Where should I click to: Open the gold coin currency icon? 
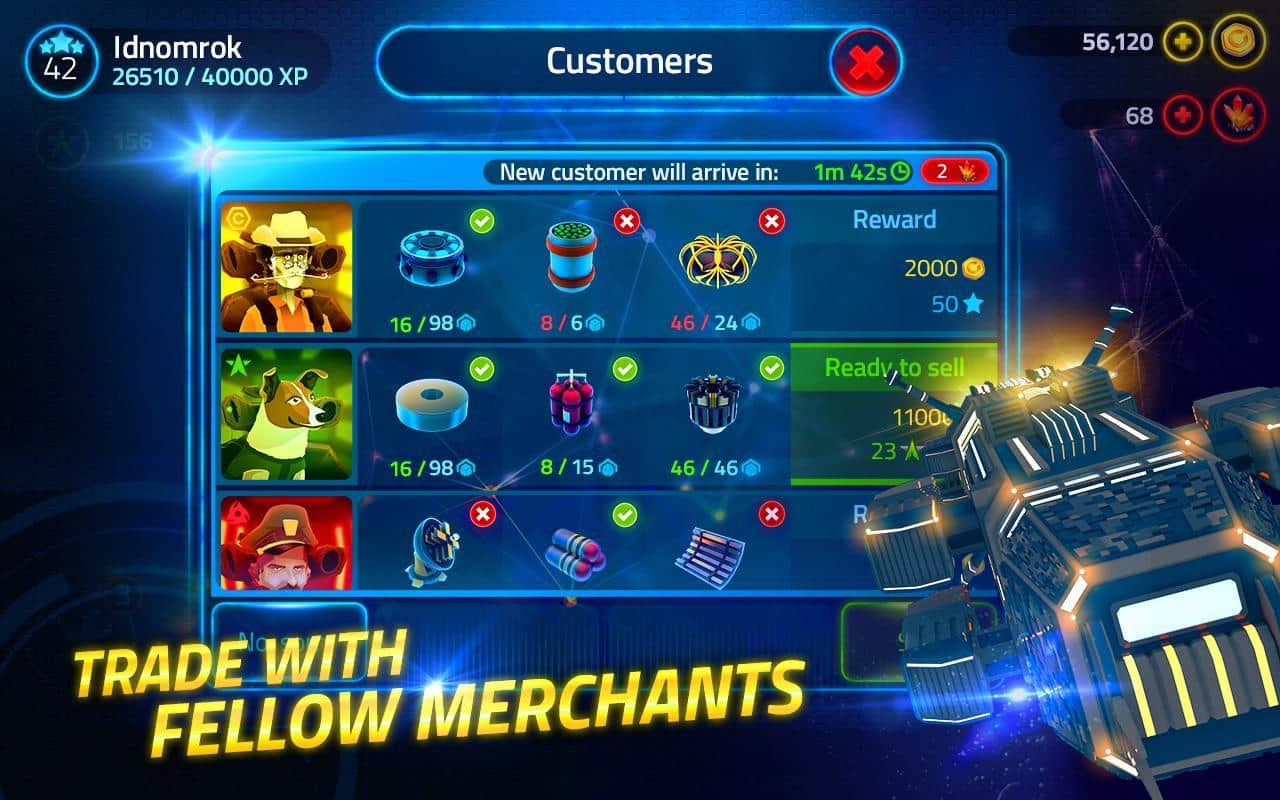tap(1238, 42)
